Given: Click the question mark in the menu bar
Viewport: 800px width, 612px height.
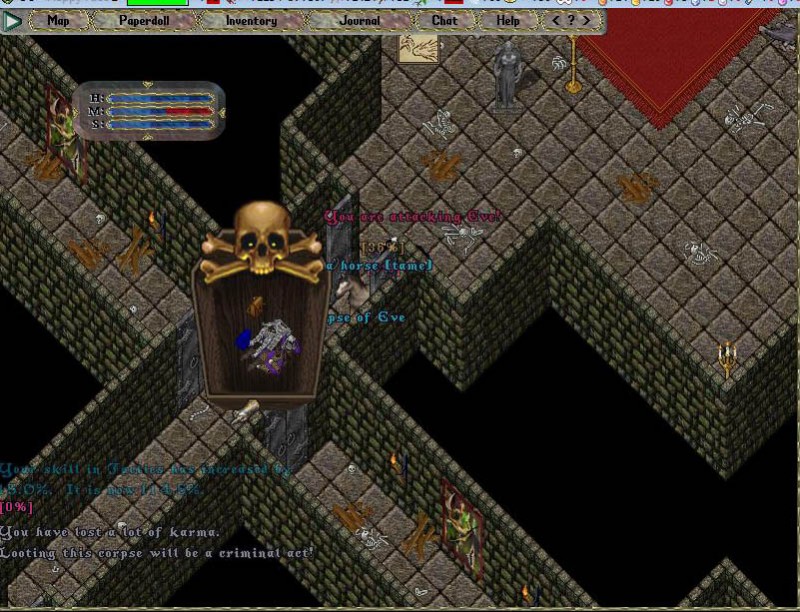Looking at the screenshot, I should click(571, 20).
